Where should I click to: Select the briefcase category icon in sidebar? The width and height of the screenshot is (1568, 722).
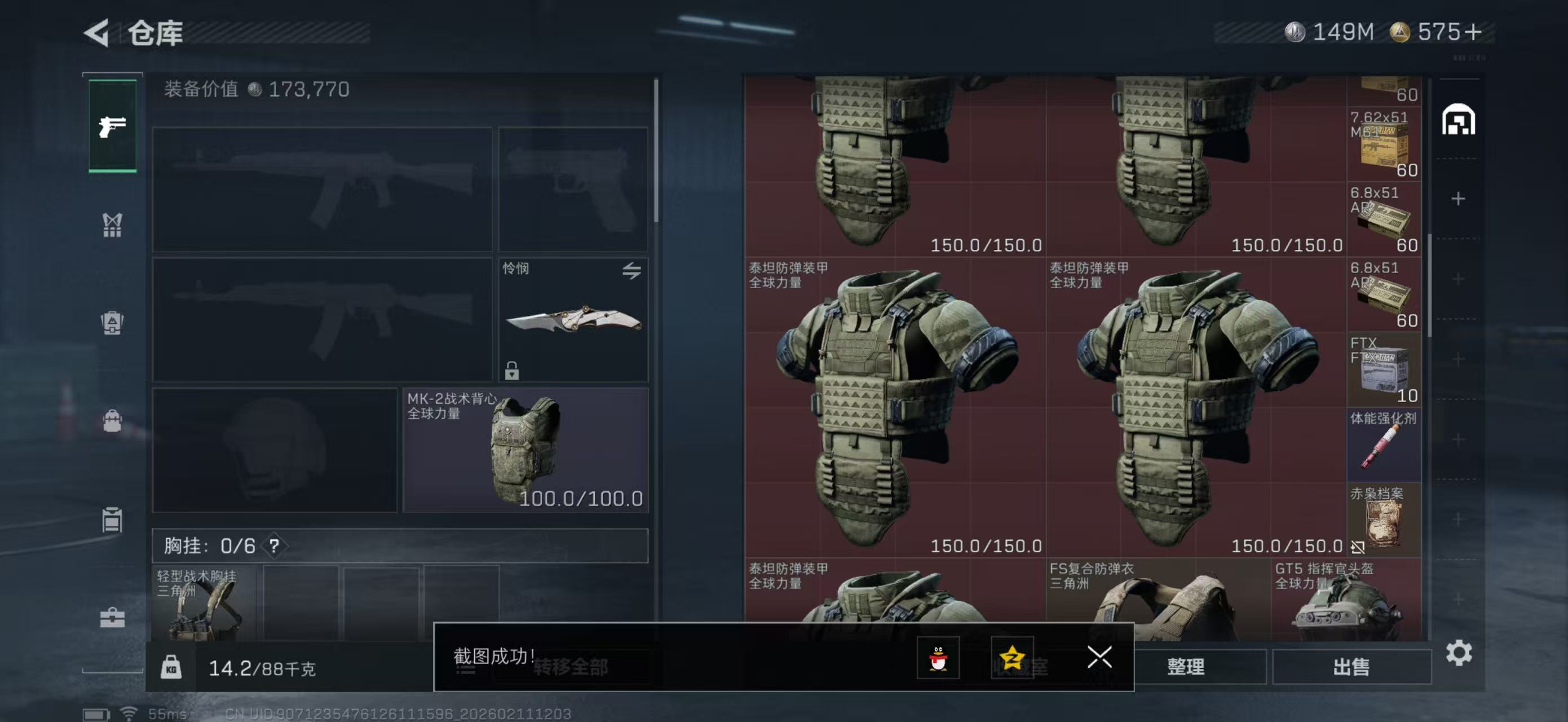pos(113,618)
